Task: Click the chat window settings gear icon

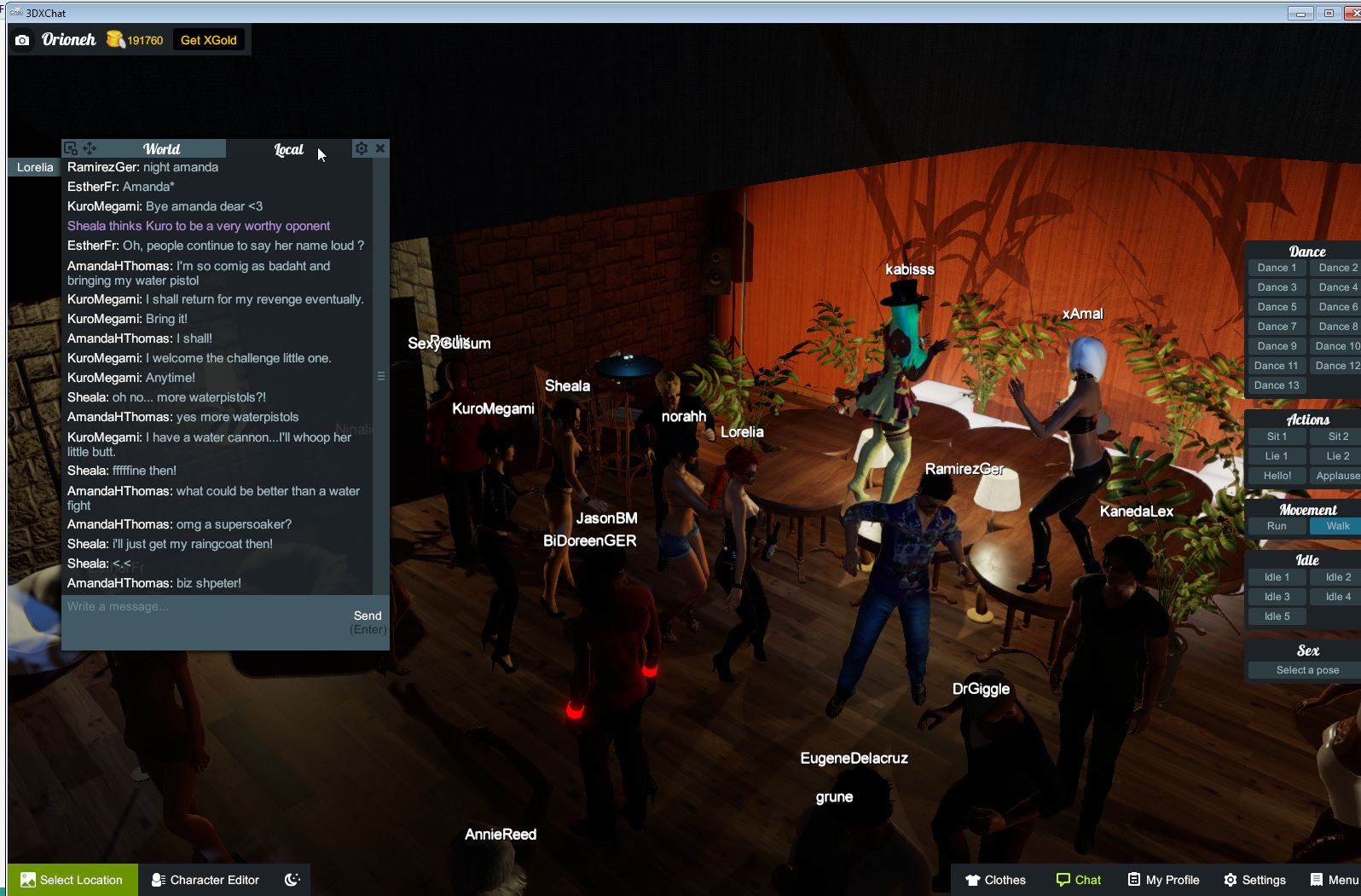Action: tap(361, 148)
